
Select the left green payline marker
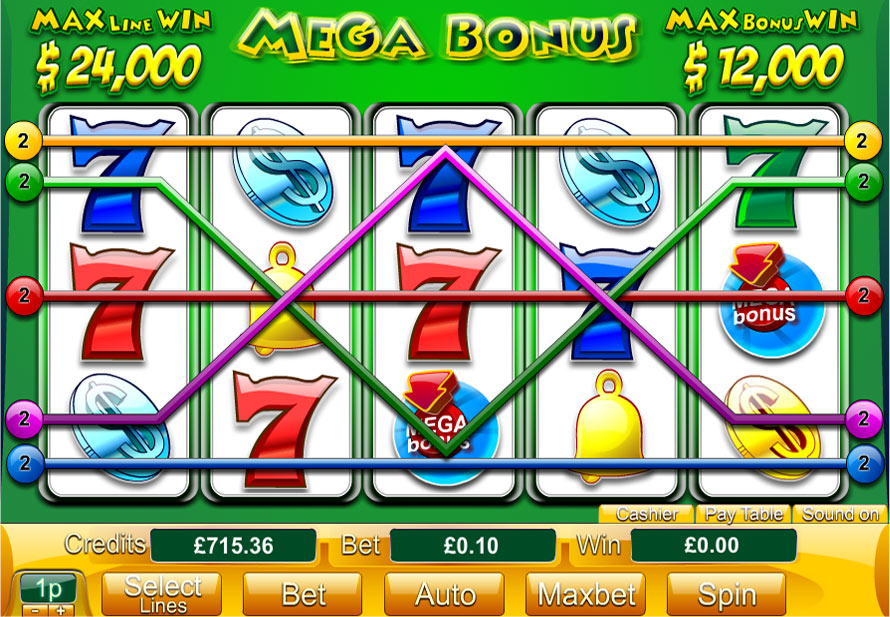coord(23,181)
